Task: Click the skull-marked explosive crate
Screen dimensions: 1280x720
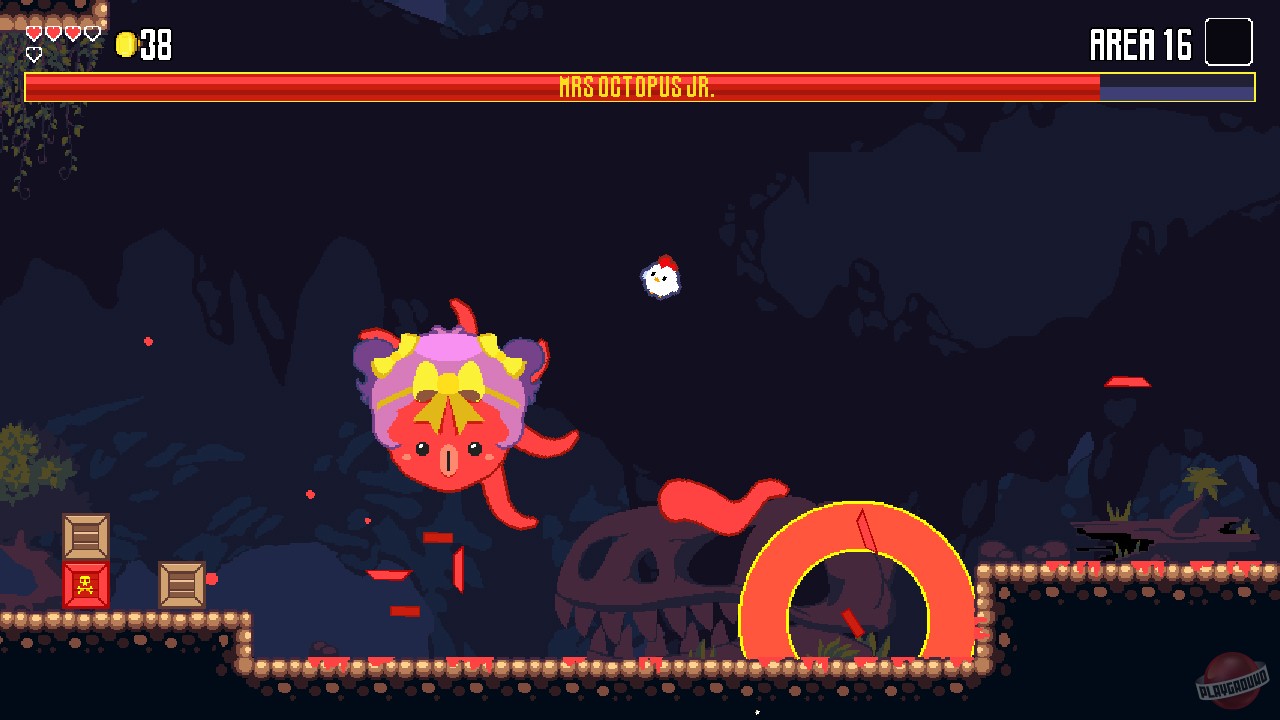Action: click(x=85, y=586)
